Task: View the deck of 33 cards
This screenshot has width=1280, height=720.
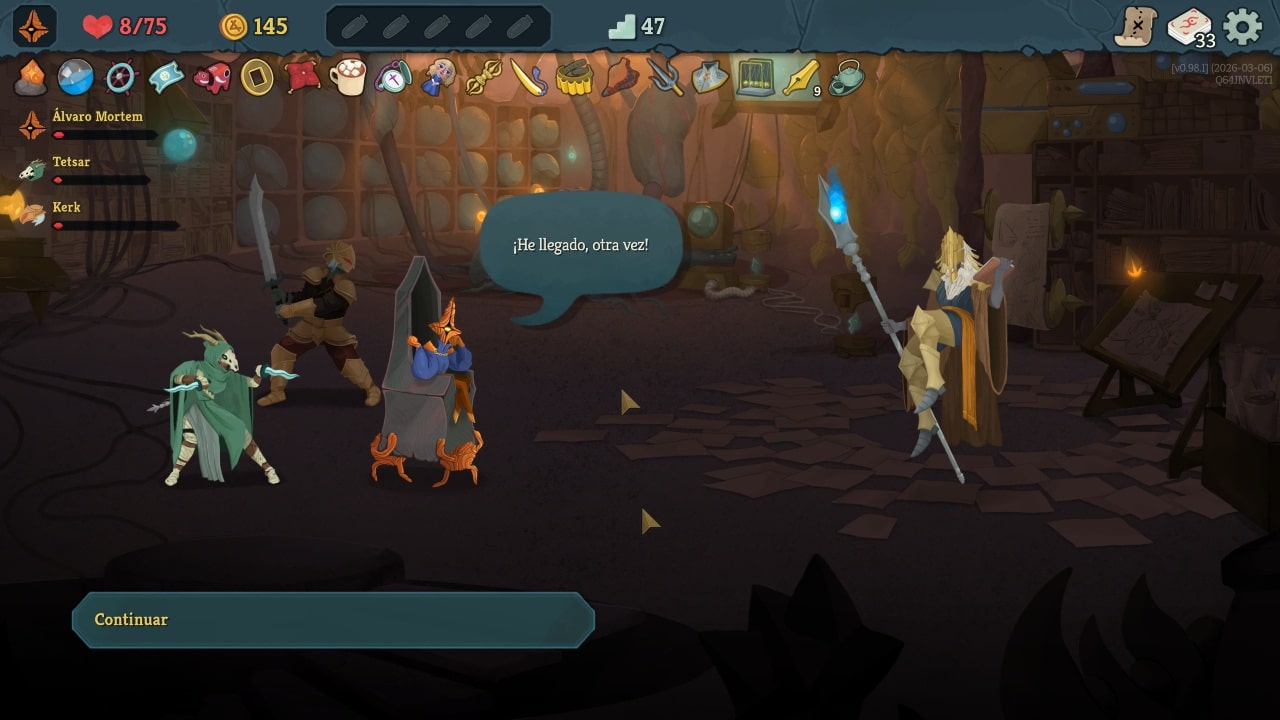Action: pyautogui.click(x=1189, y=27)
